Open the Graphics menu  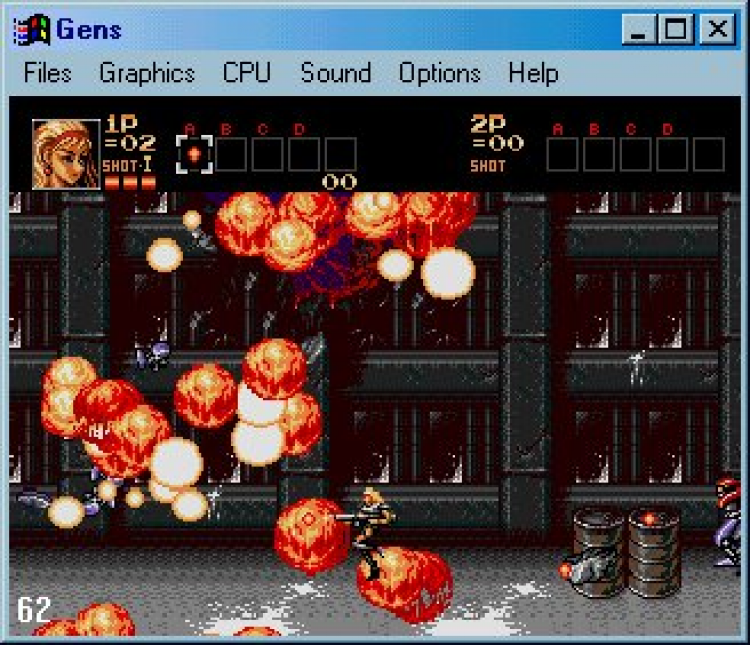click(x=147, y=74)
